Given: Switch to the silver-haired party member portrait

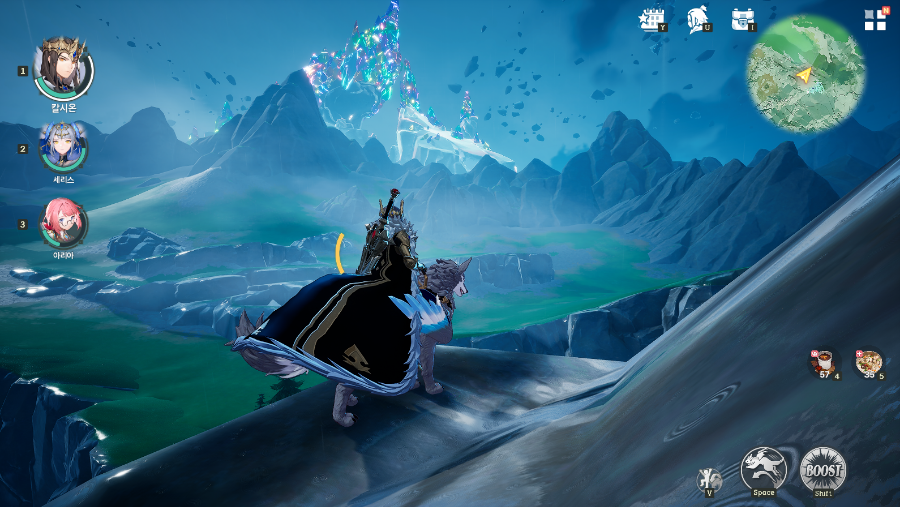Looking at the screenshot, I should click(x=63, y=147).
